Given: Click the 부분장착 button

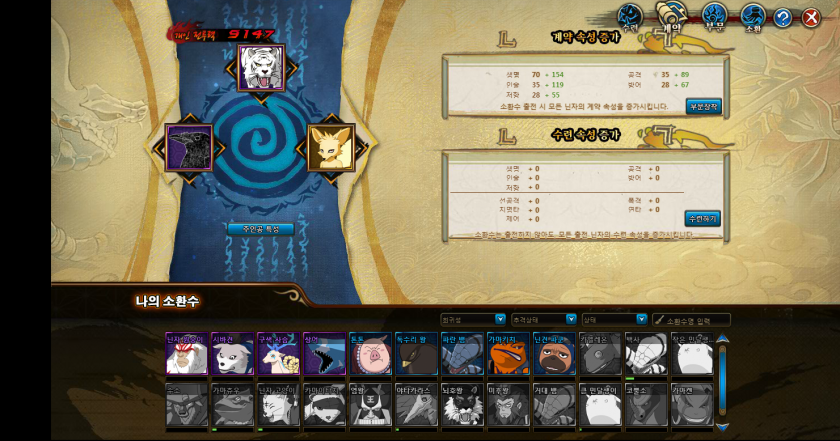Looking at the screenshot, I should tap(703, 105).
